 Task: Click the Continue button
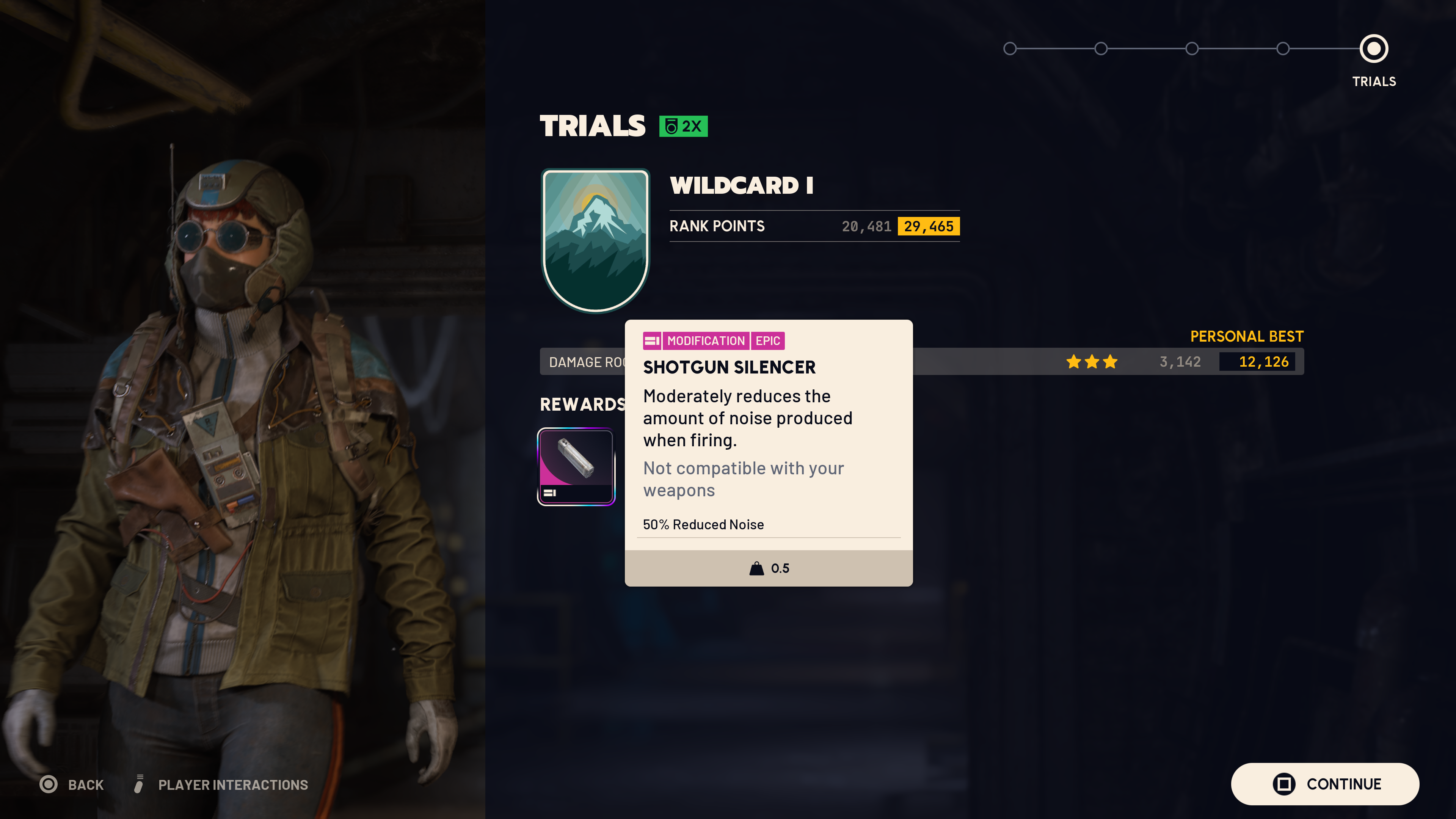click(1324, 784)
